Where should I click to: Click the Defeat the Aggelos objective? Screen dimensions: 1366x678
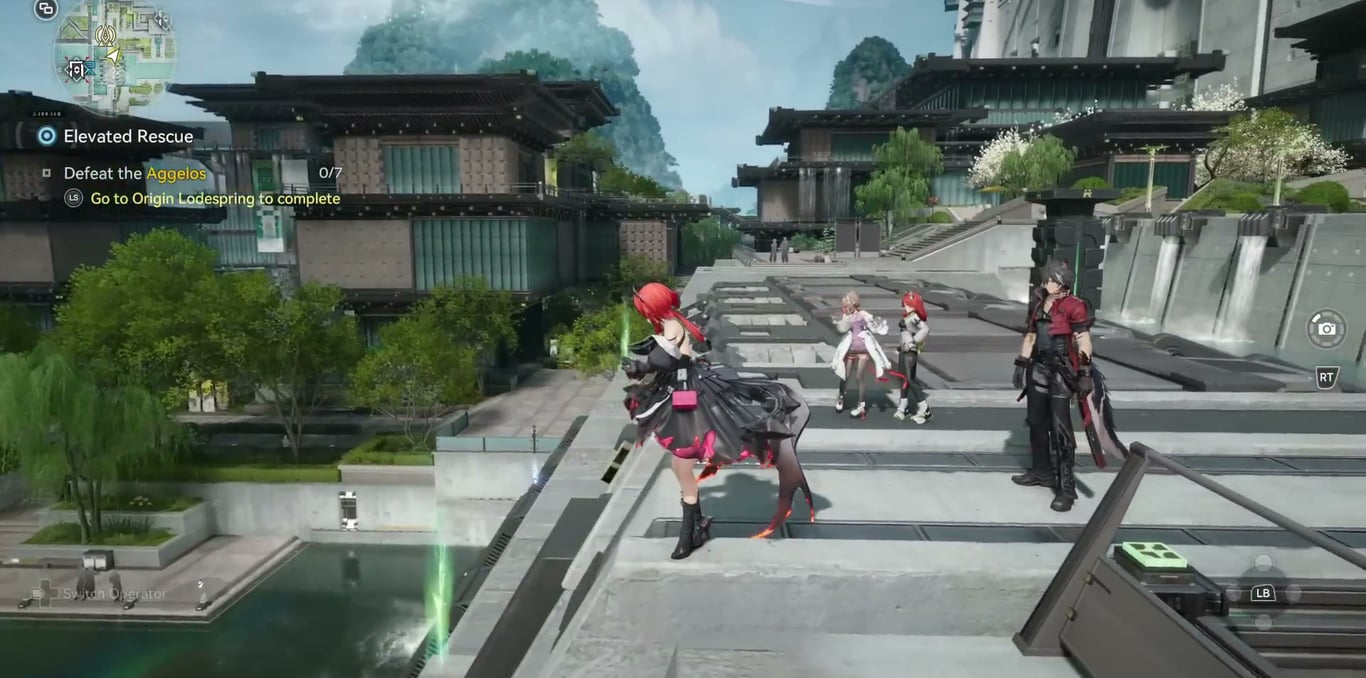pos(134,173)
